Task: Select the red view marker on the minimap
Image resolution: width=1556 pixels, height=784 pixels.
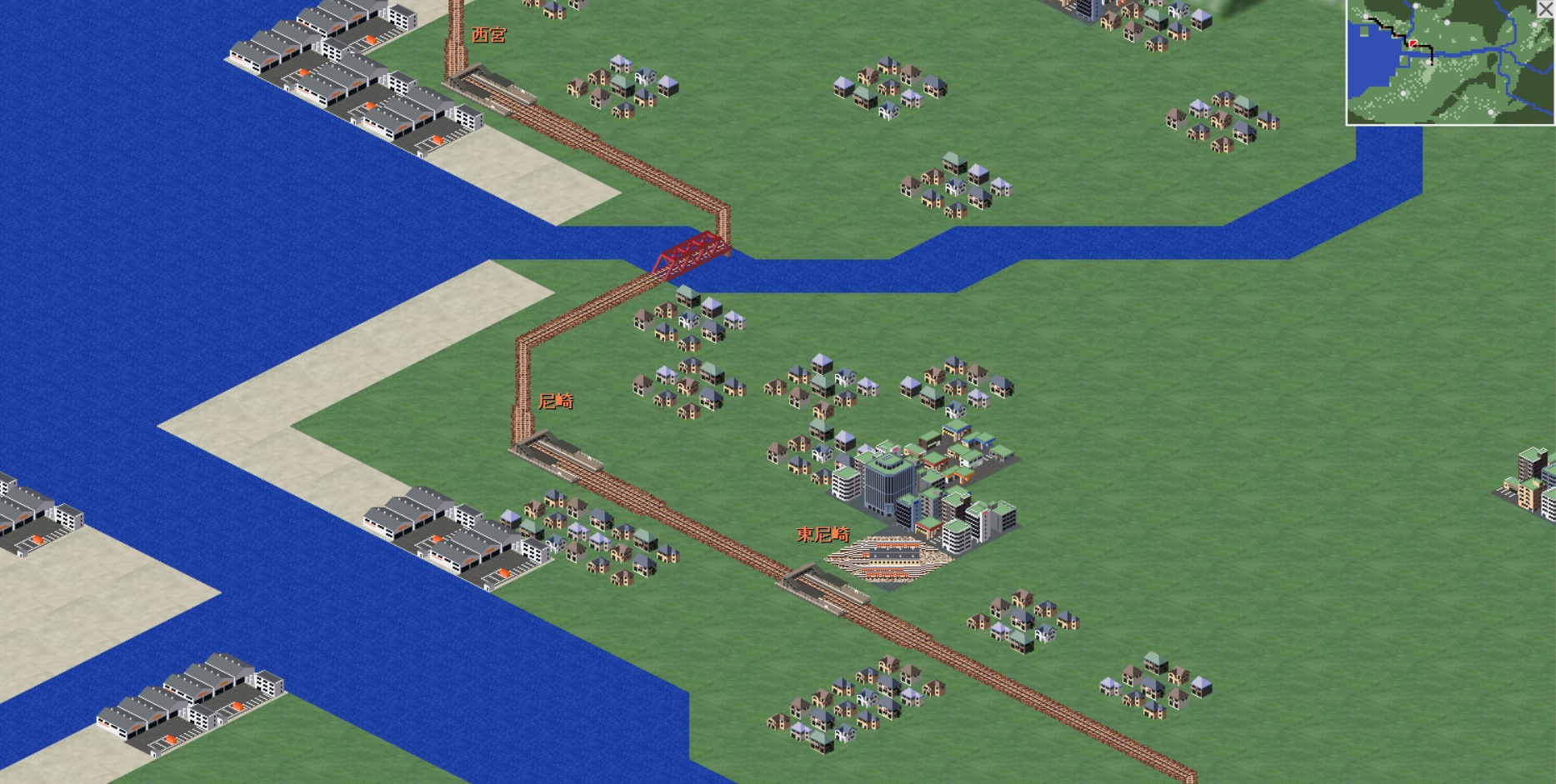Action: (1413, 42)
